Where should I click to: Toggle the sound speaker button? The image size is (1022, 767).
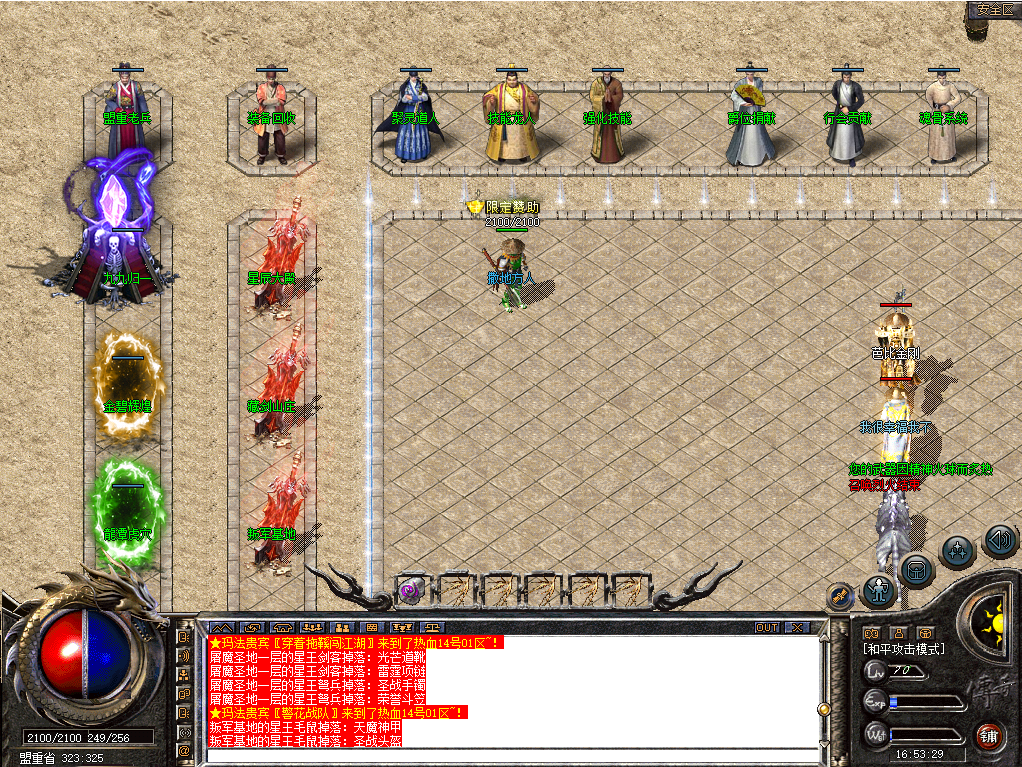(x=1000, y=540)
